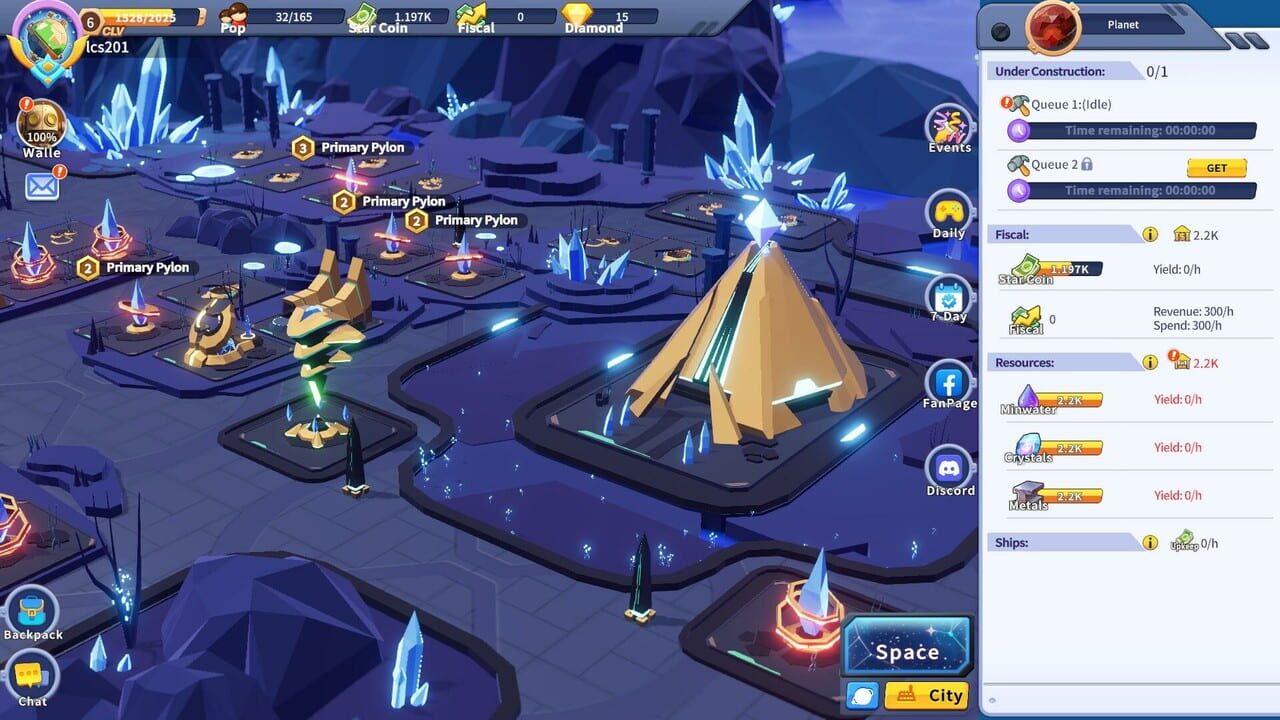
Task: Open the Resources info tooltip
Action: click(1148, 362)
